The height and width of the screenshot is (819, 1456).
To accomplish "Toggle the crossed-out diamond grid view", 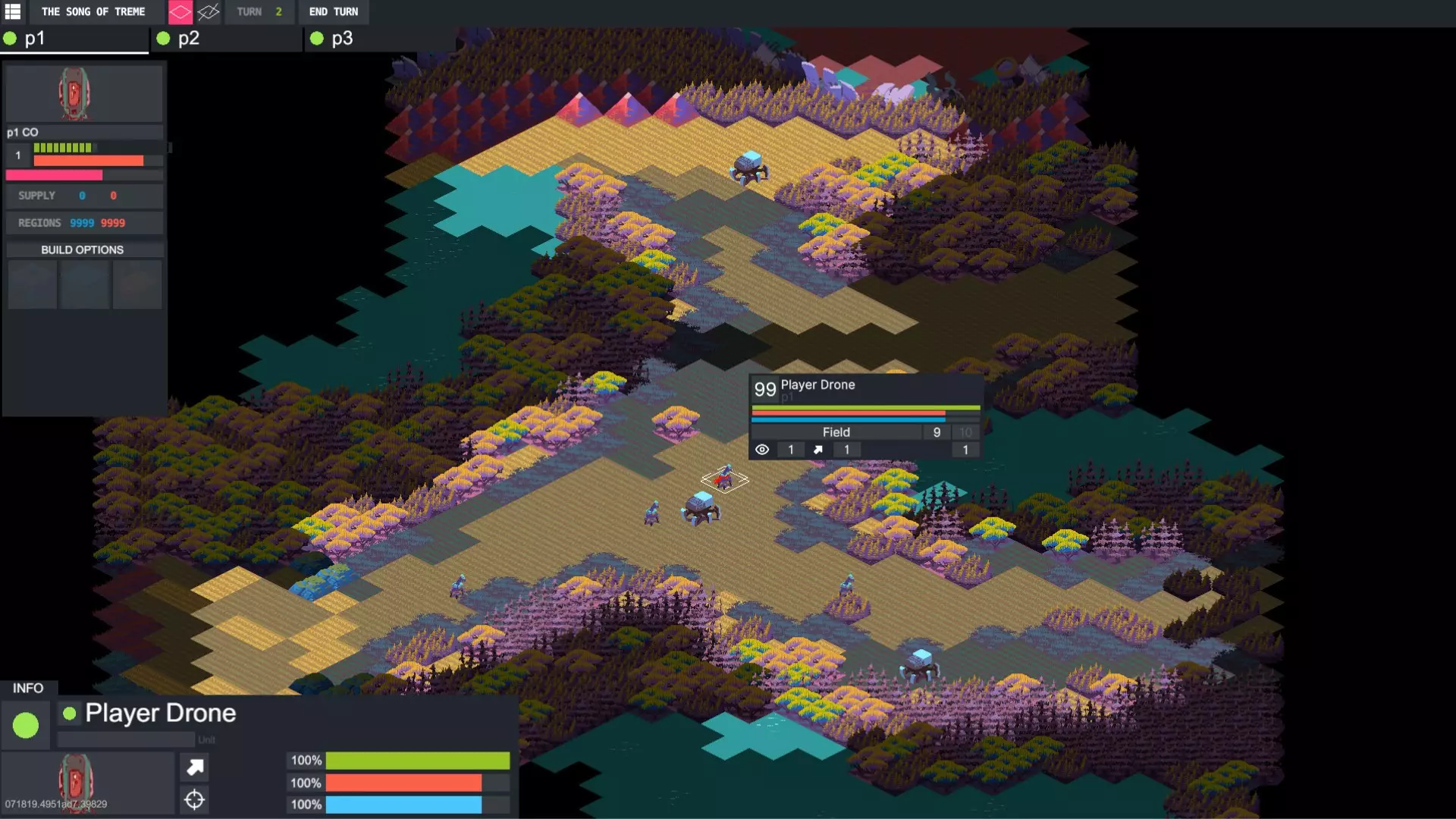I will click(x=208, y=11).
